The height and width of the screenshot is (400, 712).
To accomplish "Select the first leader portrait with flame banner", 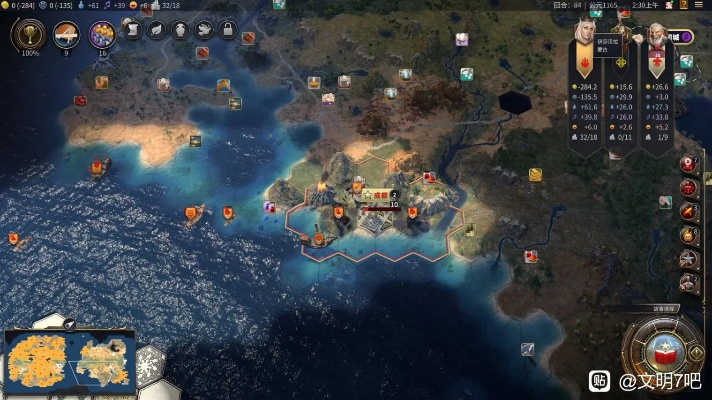I will (x=583, y=40).
